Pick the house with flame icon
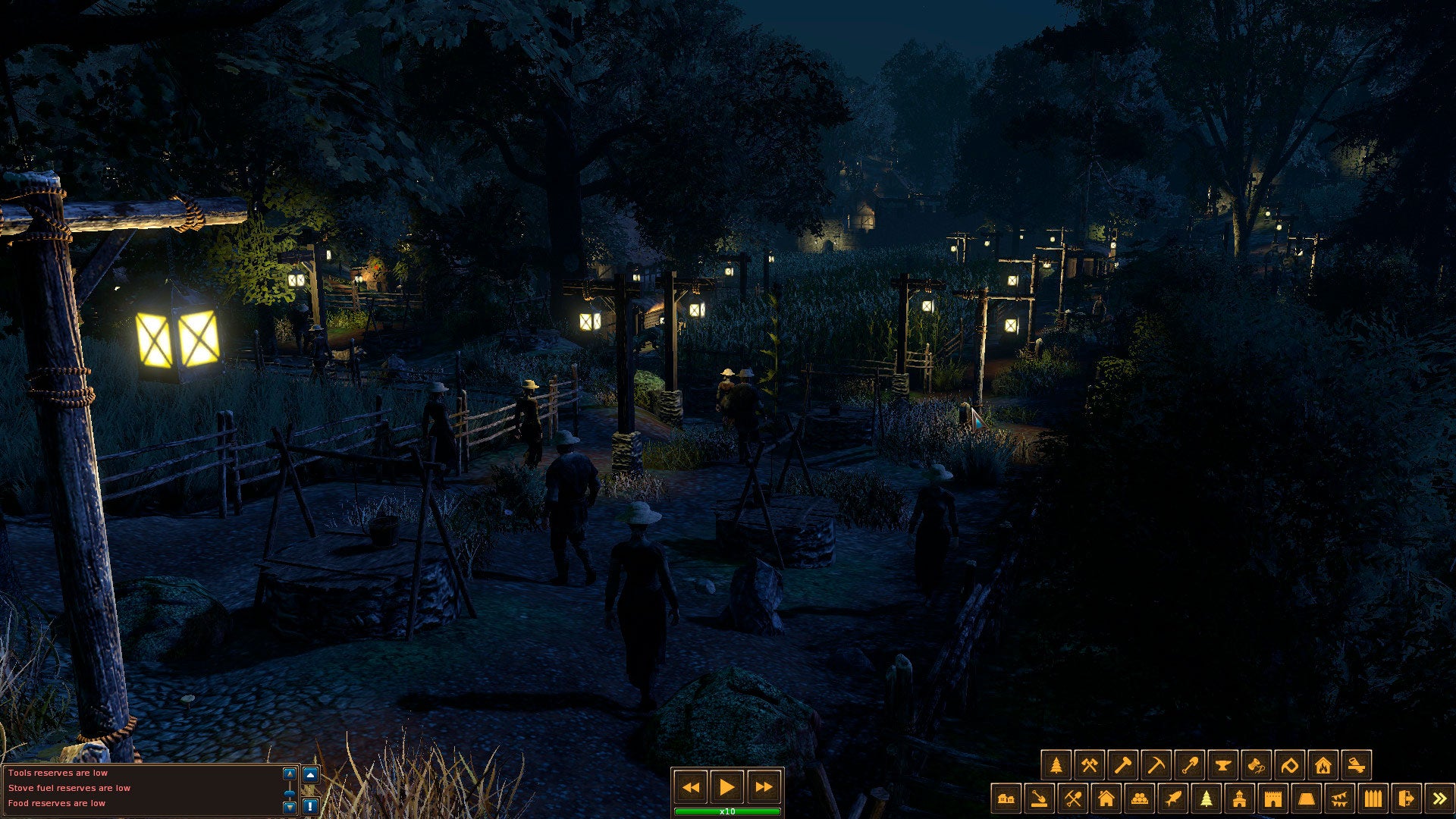This screenshot has width=1456, height=819. (x=1323, y=765)
